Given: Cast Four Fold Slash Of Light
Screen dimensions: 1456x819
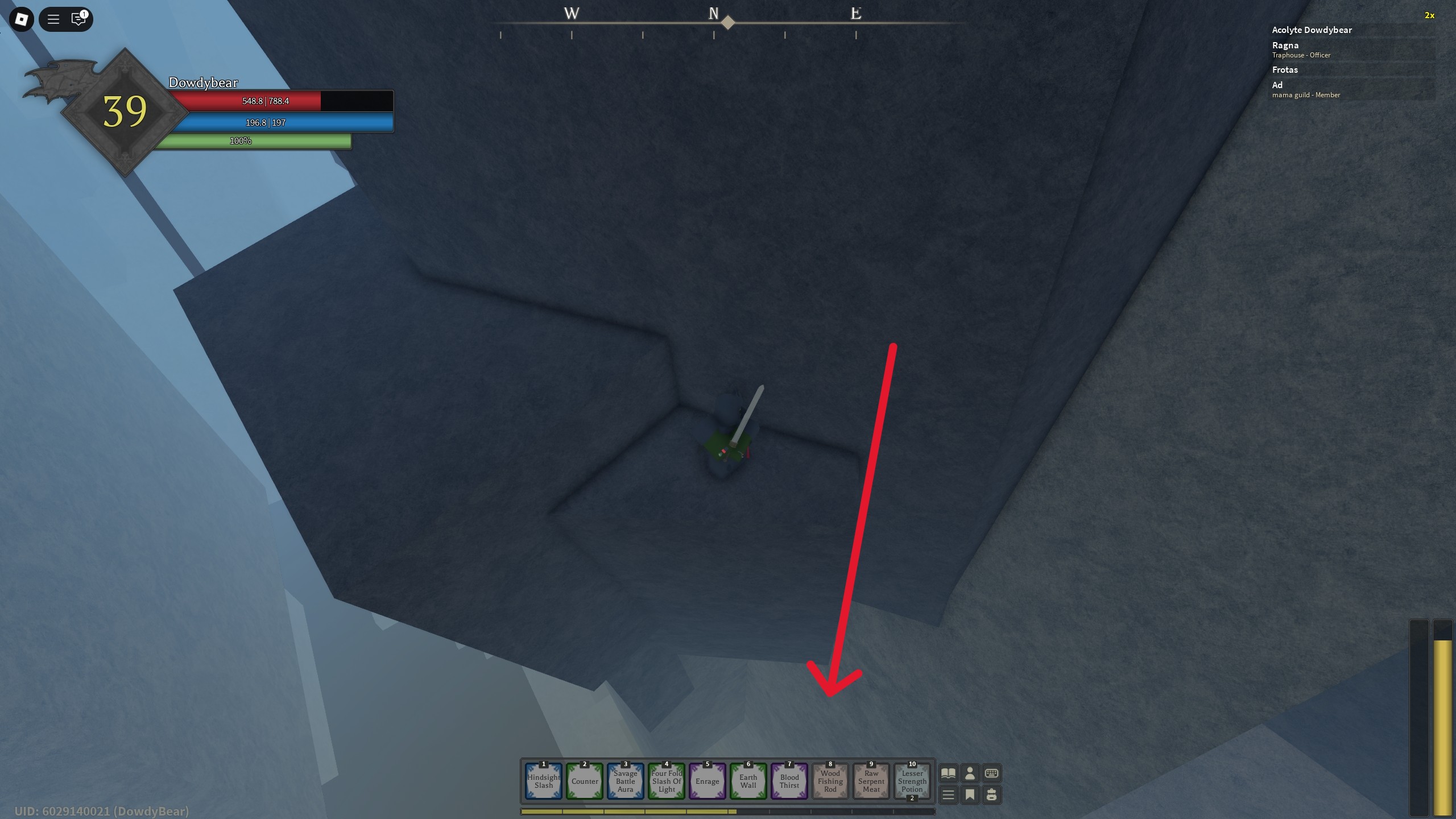Looking at the screenshot, I should coord(666,781).
